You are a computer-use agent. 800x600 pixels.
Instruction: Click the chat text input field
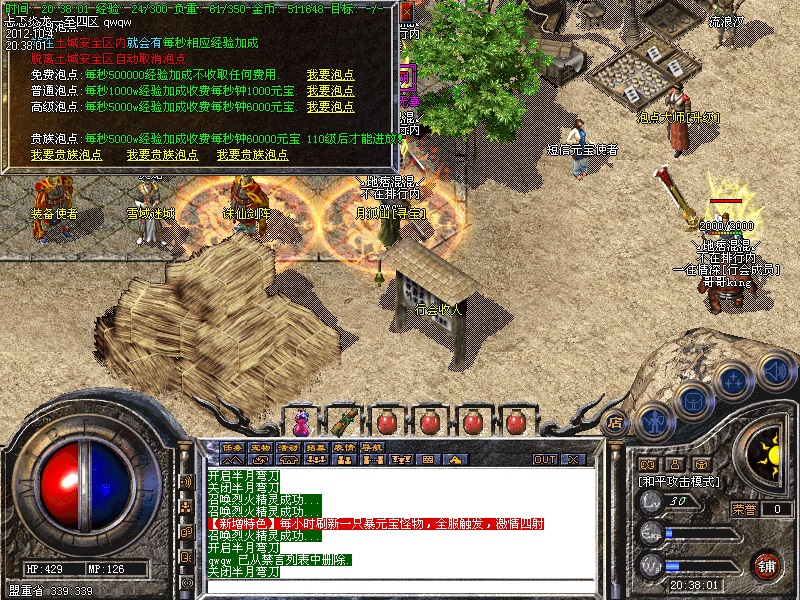pyautogui.click(x=400, y=586)
